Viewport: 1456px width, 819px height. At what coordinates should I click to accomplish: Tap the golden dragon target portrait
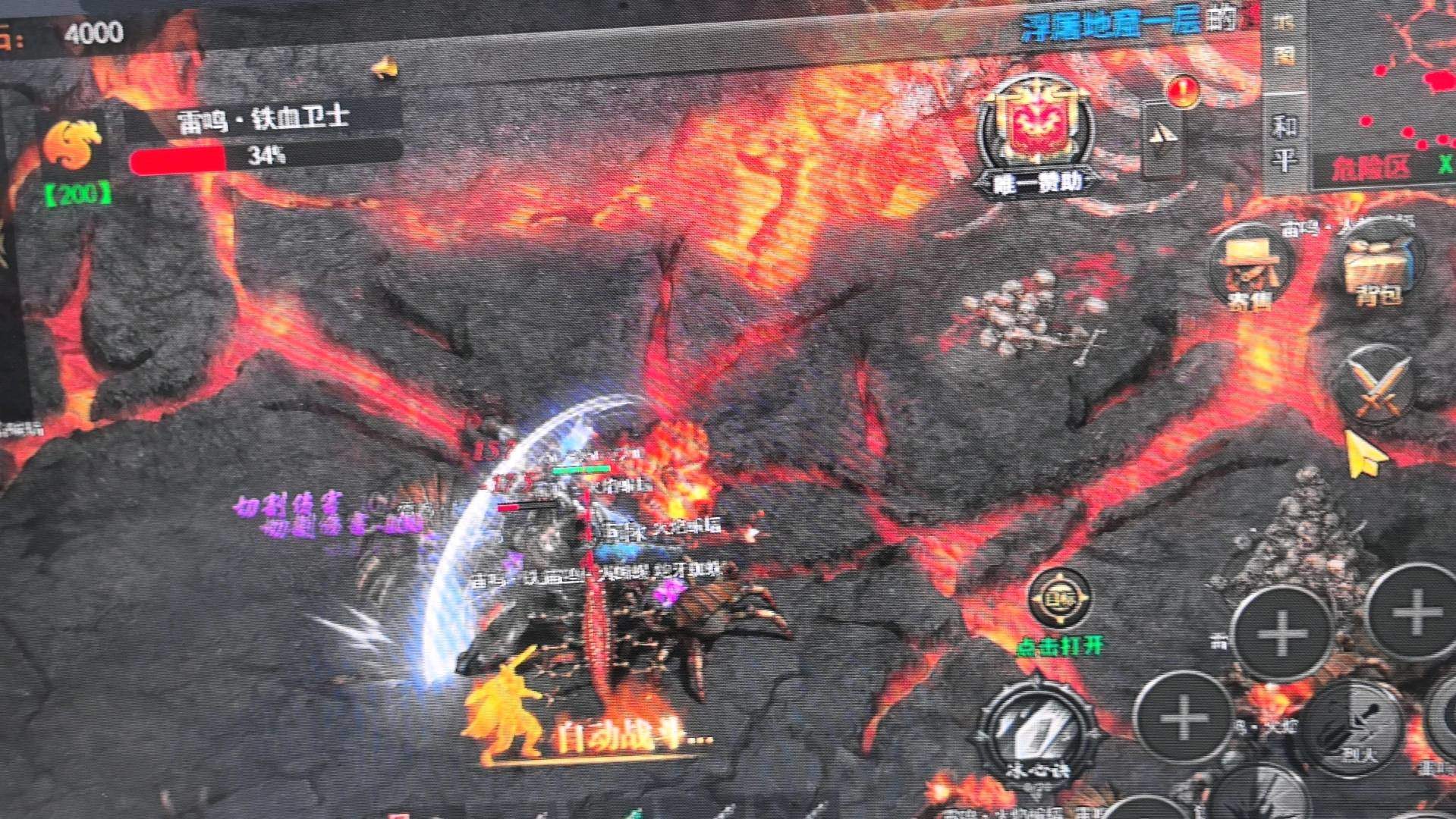72,146
